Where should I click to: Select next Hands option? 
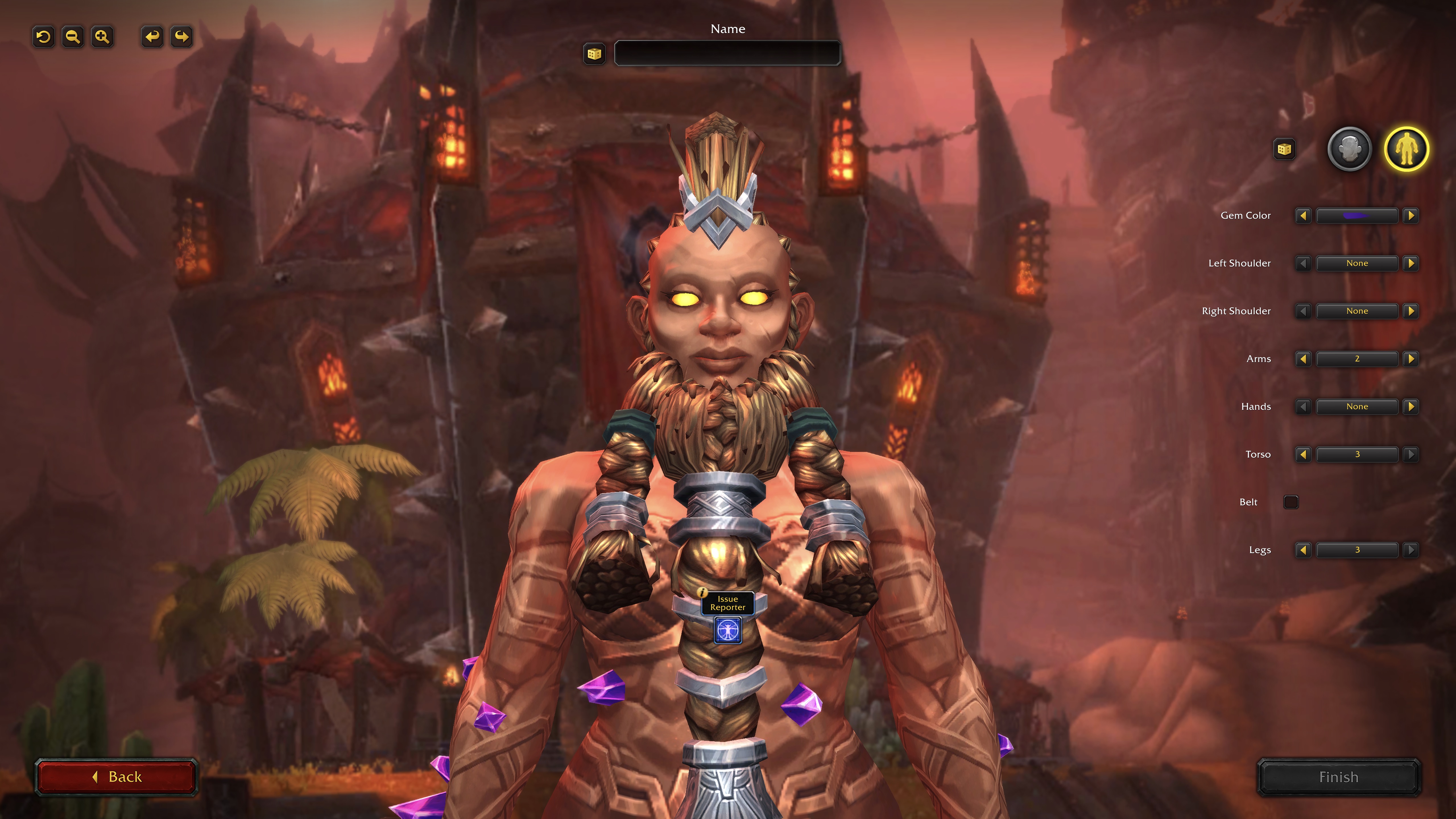[1411, 406]
